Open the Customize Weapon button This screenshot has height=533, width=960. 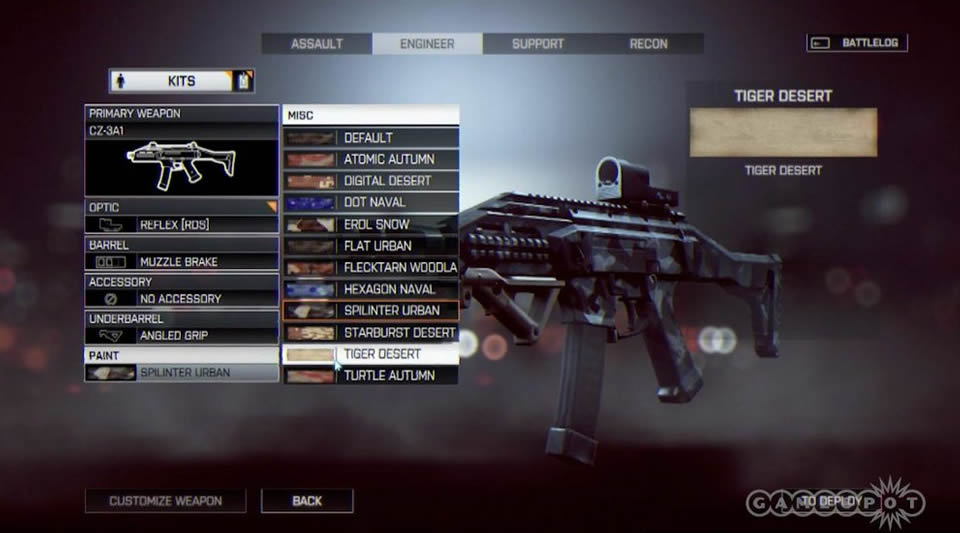click(166, 500)
